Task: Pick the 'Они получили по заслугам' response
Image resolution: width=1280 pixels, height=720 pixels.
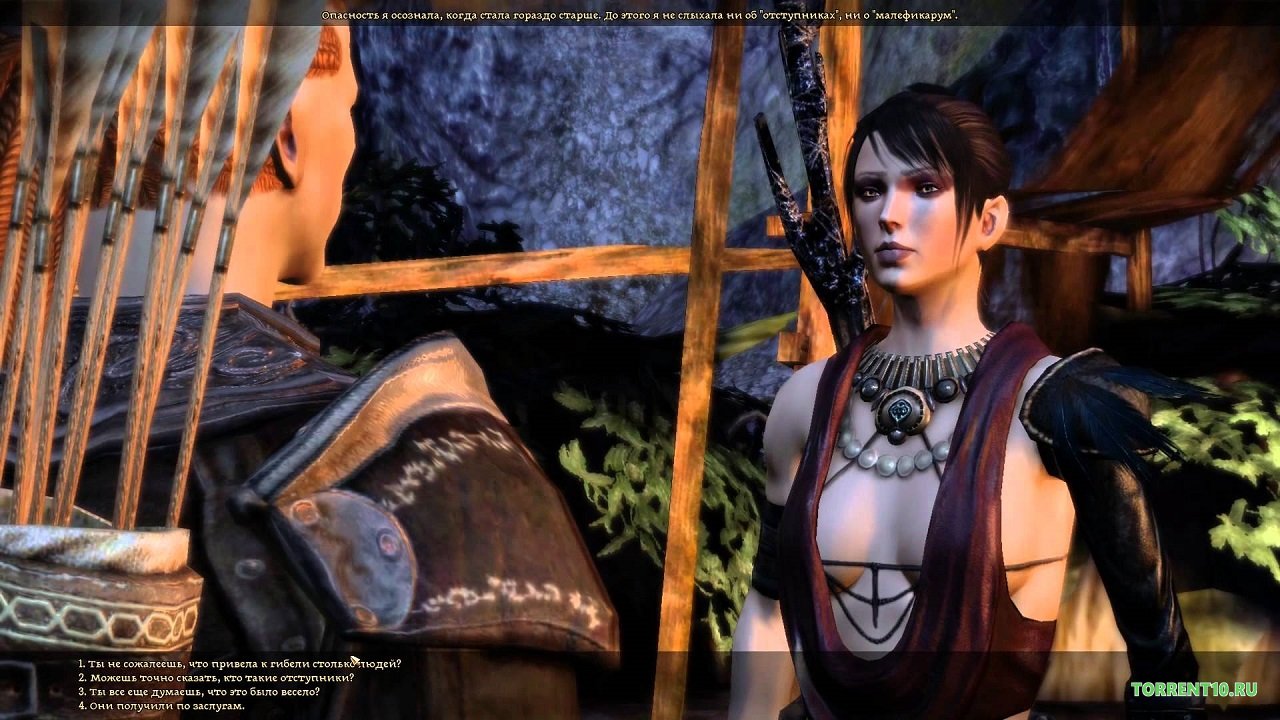Action: coord(162,706)
